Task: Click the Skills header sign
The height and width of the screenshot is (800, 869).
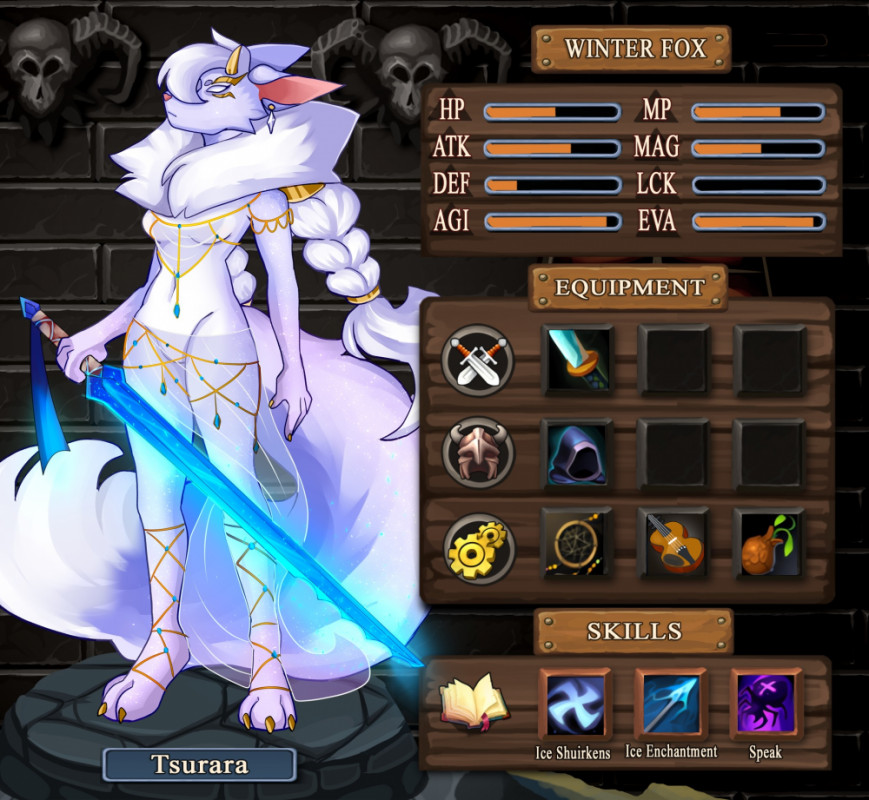Action: coord(634,632)
